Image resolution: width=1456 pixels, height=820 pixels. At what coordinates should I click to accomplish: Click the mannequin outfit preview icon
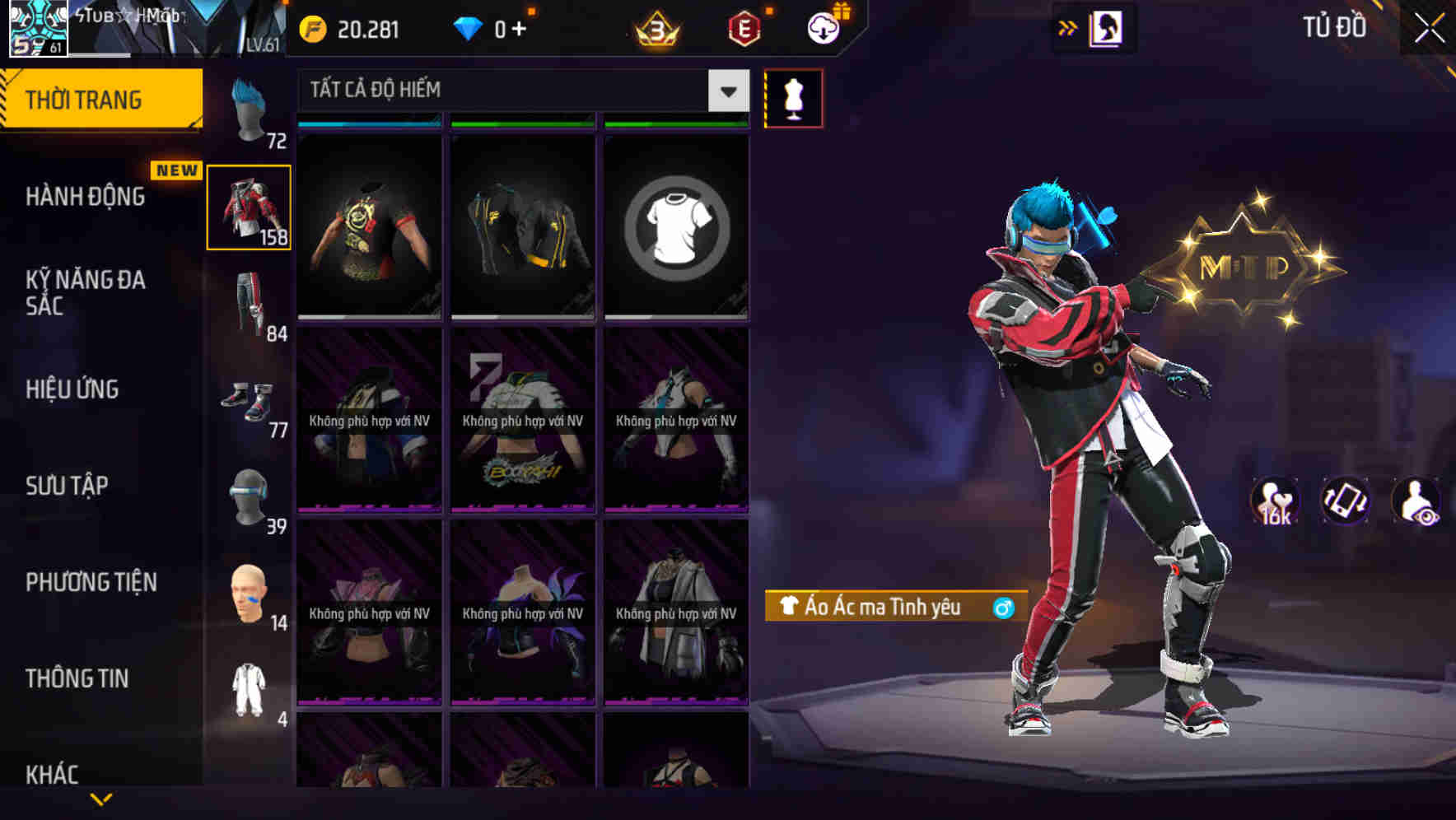793,97
